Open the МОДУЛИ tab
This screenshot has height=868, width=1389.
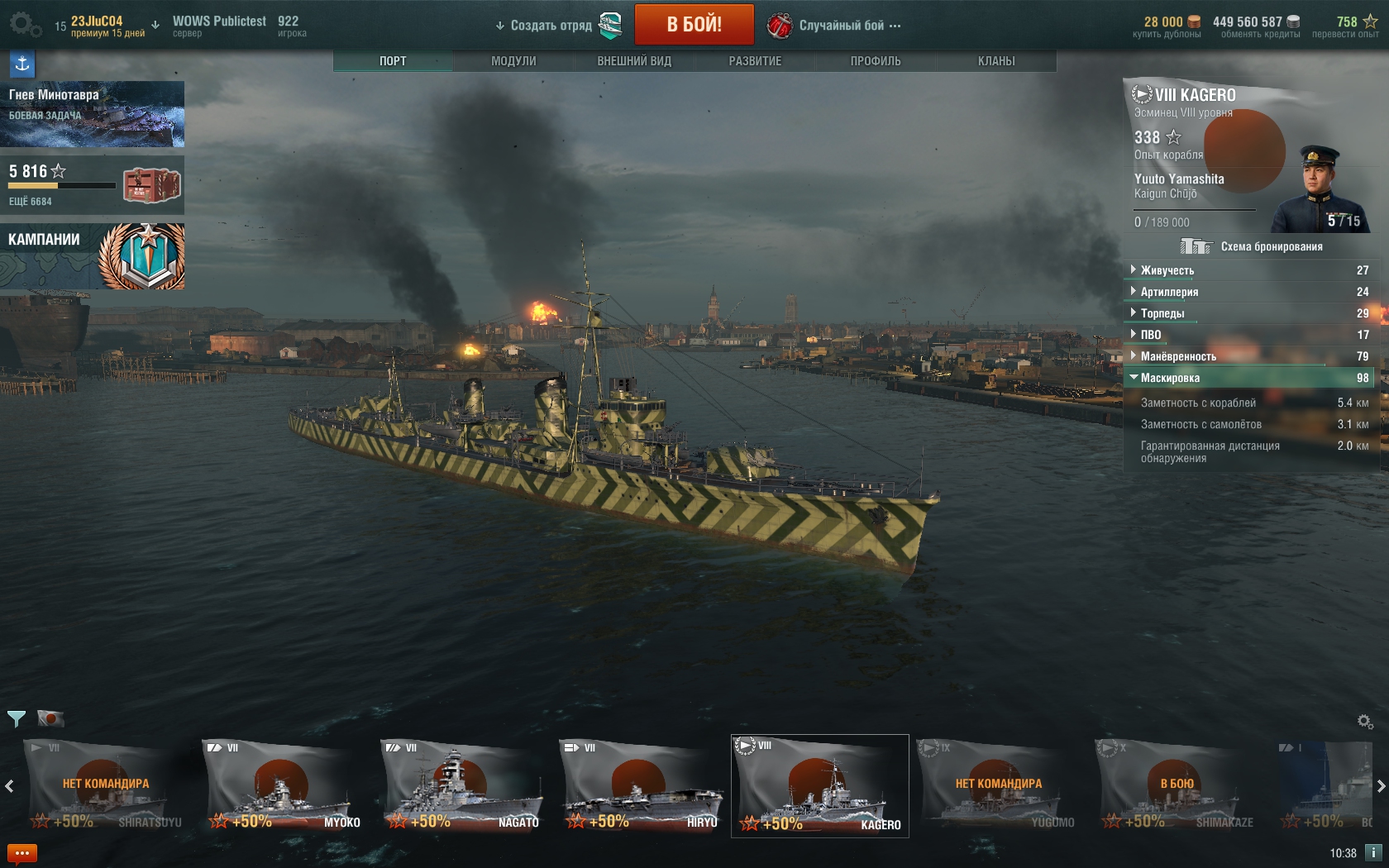pyautogui.click(x=513, y=61)
